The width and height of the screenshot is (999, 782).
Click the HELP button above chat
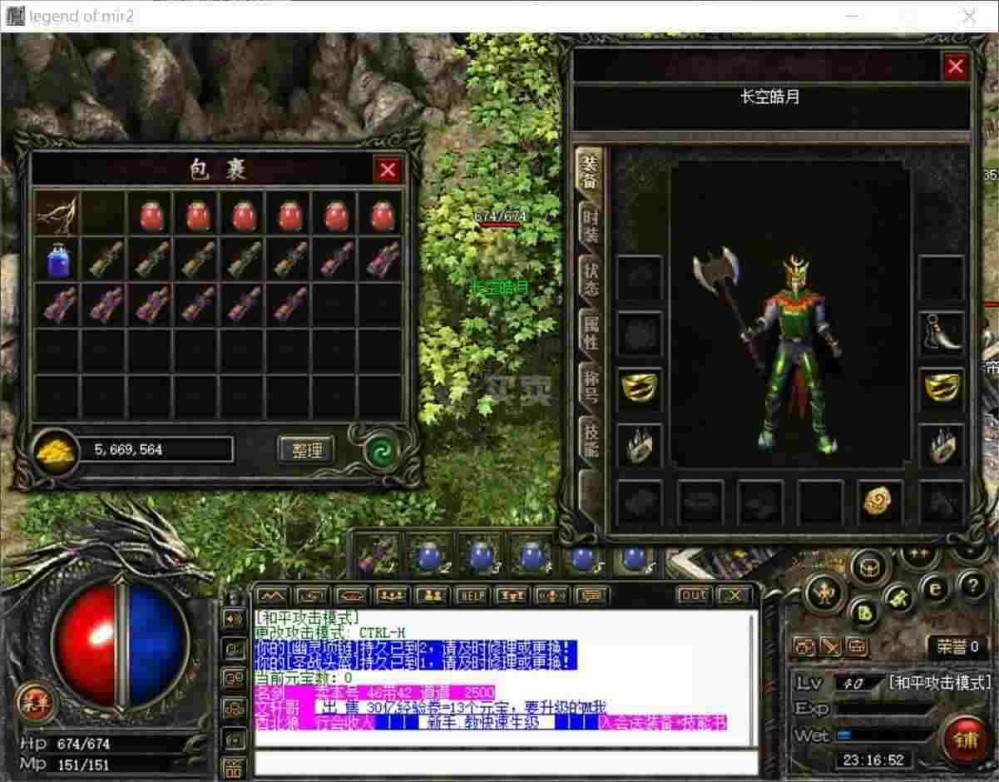(x=471, y=596)
